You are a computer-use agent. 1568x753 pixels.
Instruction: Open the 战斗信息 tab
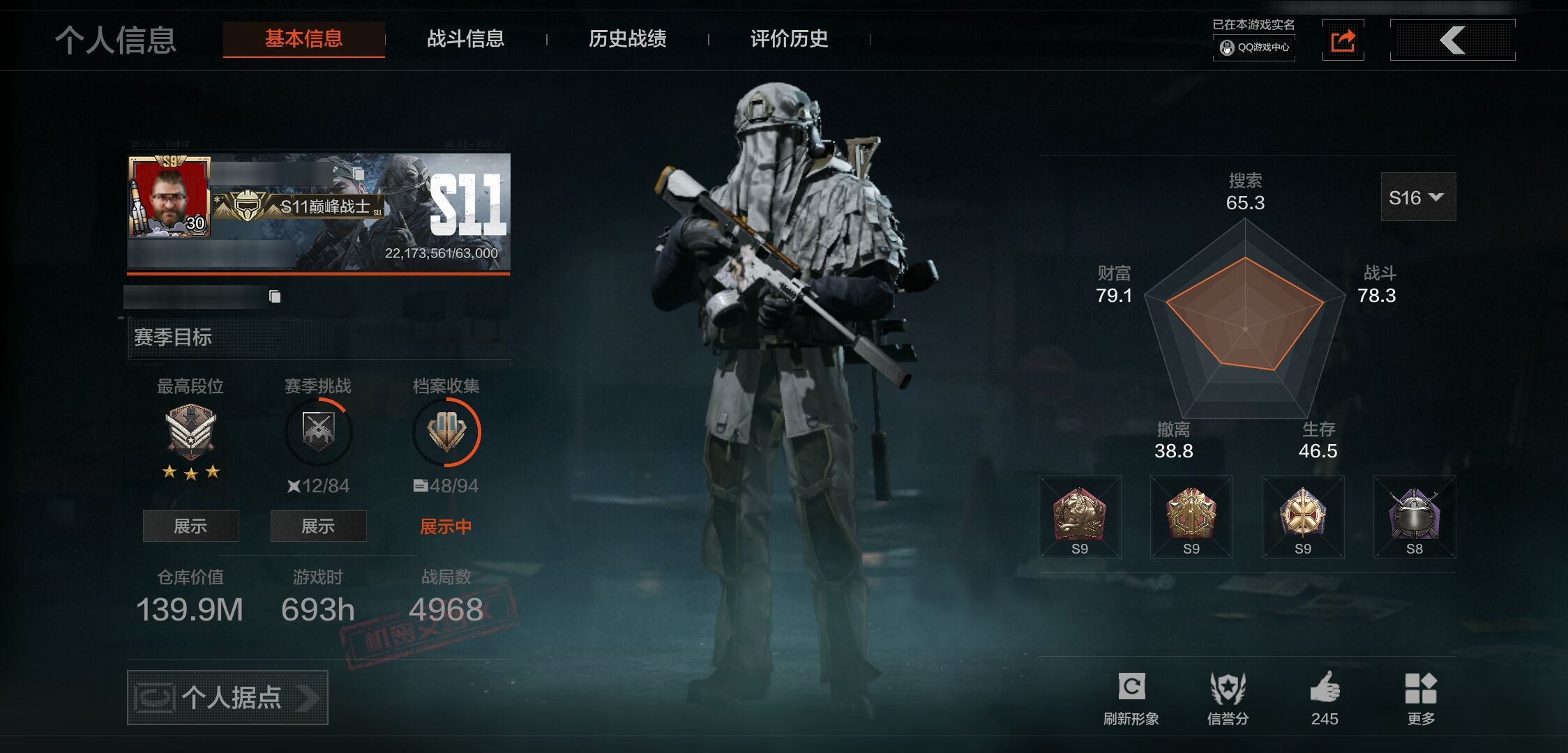pos(465,39)
